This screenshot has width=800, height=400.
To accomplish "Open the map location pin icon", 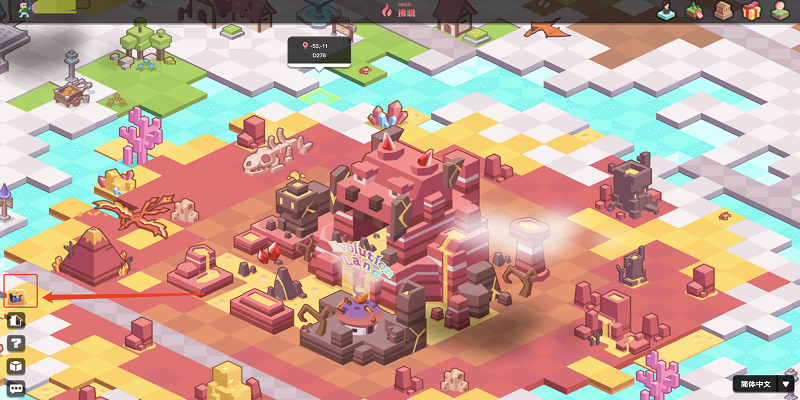I will [781, 12].
